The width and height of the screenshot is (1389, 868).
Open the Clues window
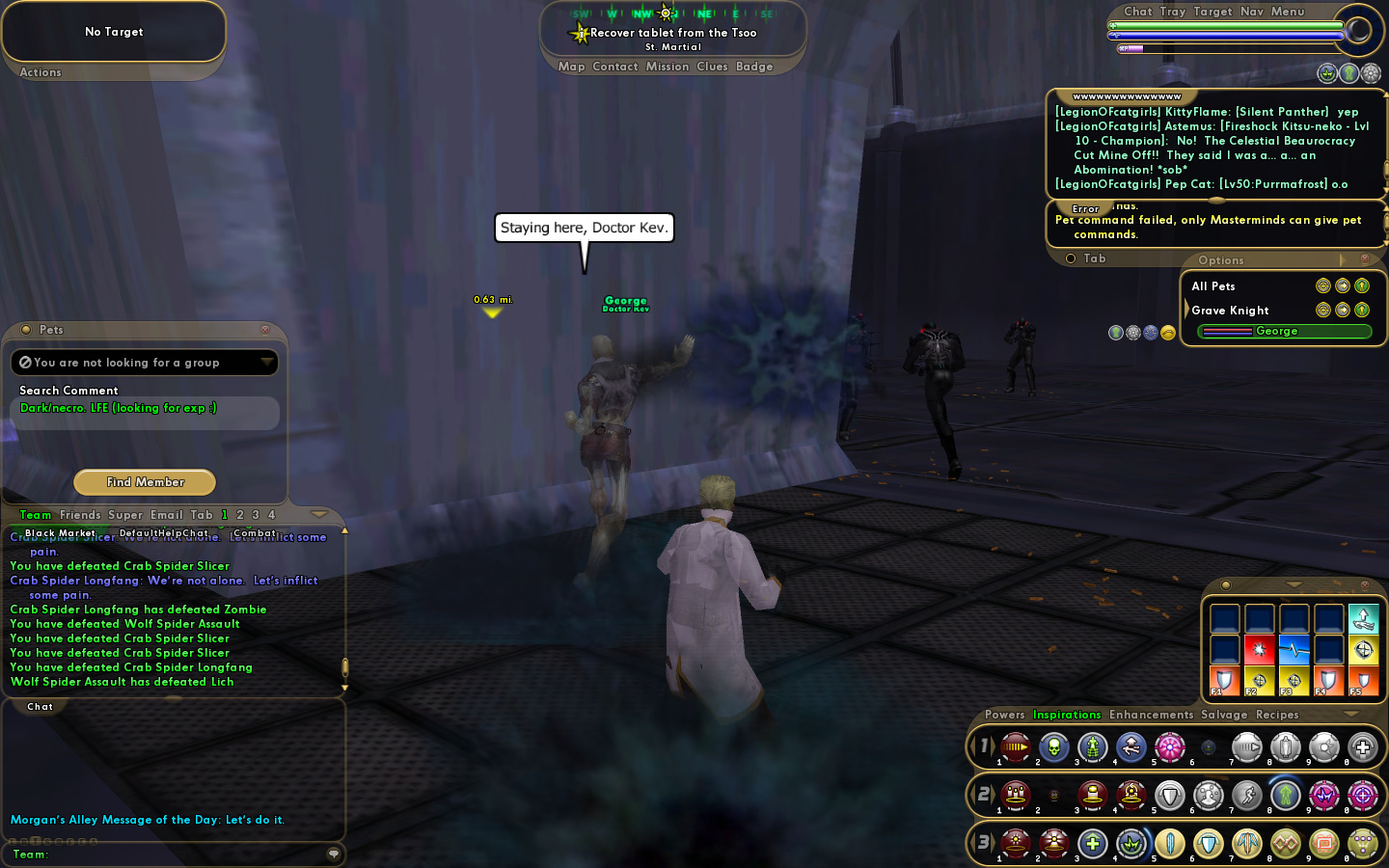click(x=712, y=67)
